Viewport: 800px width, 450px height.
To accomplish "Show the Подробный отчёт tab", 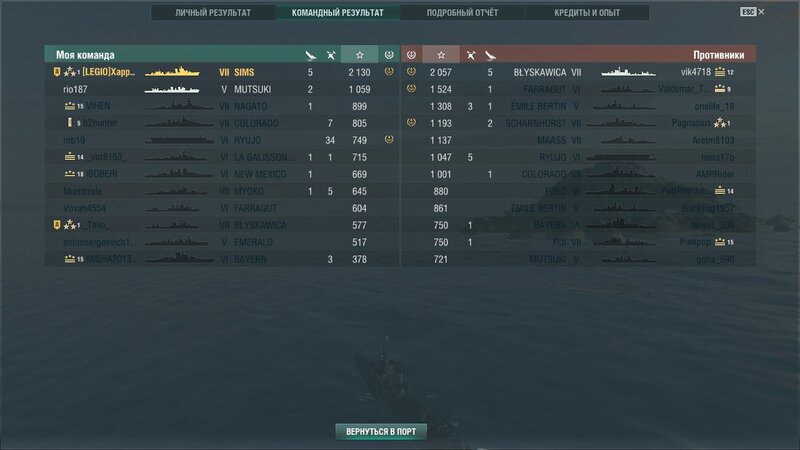I will tap(461, 13).
